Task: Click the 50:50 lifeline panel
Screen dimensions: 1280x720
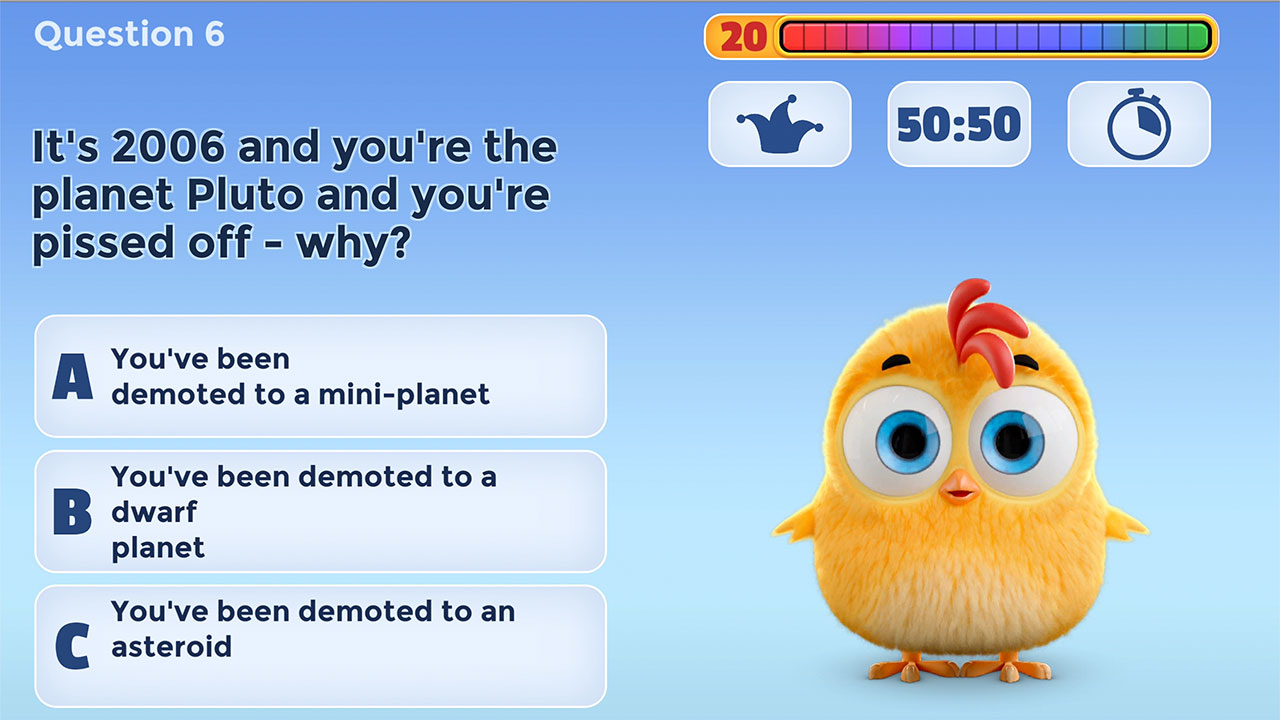Action: tap(957, 123)
